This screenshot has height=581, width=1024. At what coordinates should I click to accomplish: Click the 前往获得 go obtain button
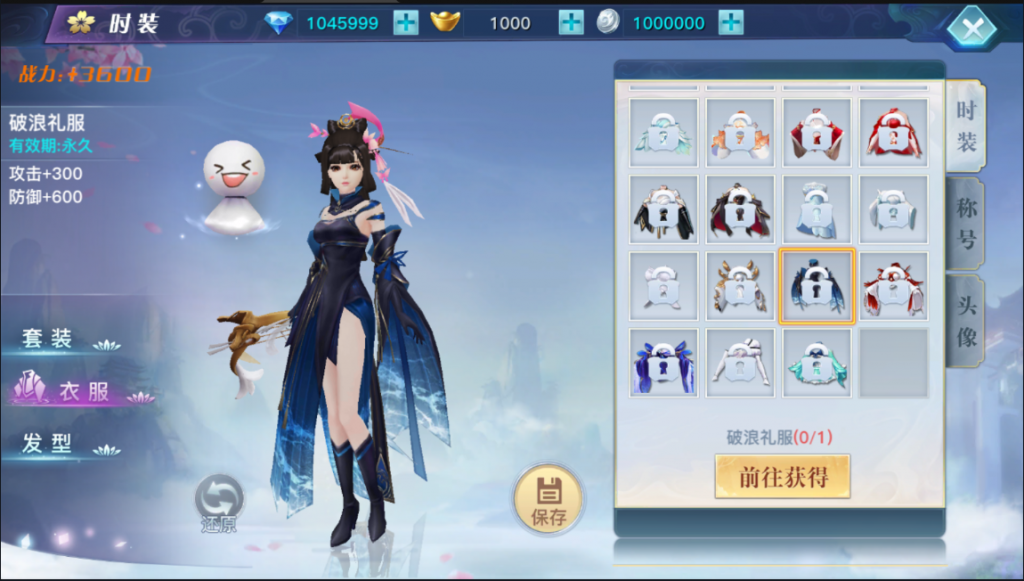coord(783,477)
